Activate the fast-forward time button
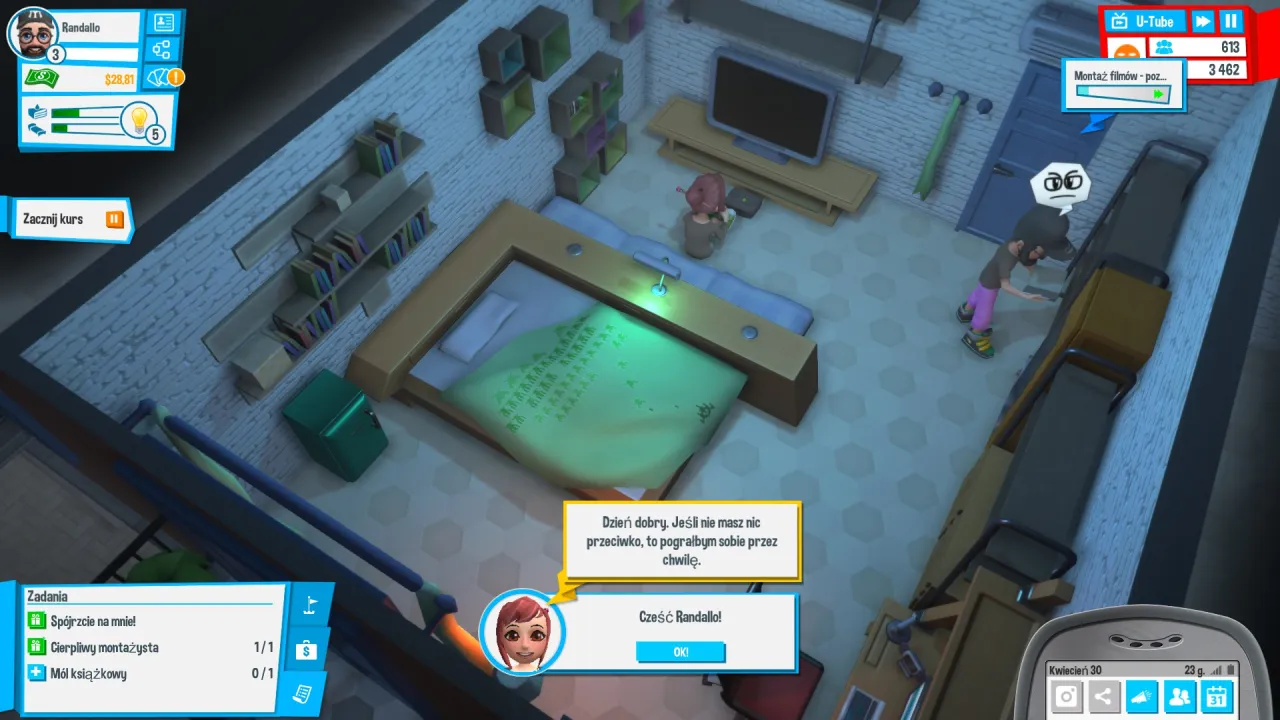This screenshot has height=720, width=1280. coord(1203,21)
